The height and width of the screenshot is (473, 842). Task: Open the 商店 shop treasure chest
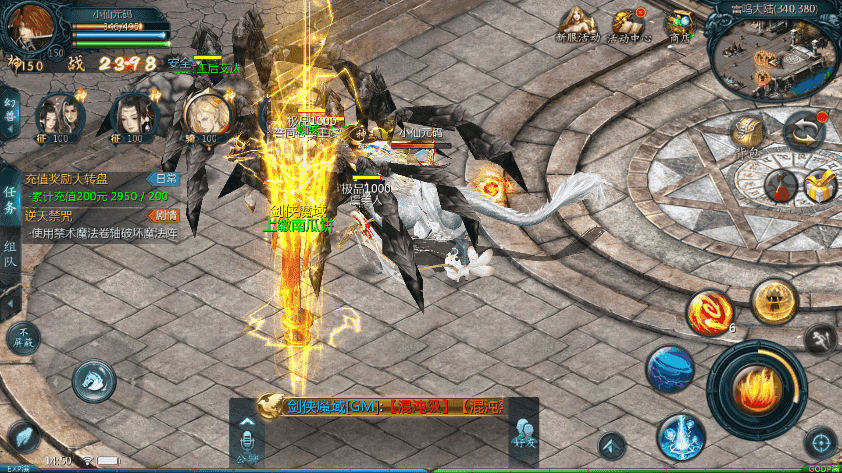coord(682,24)
